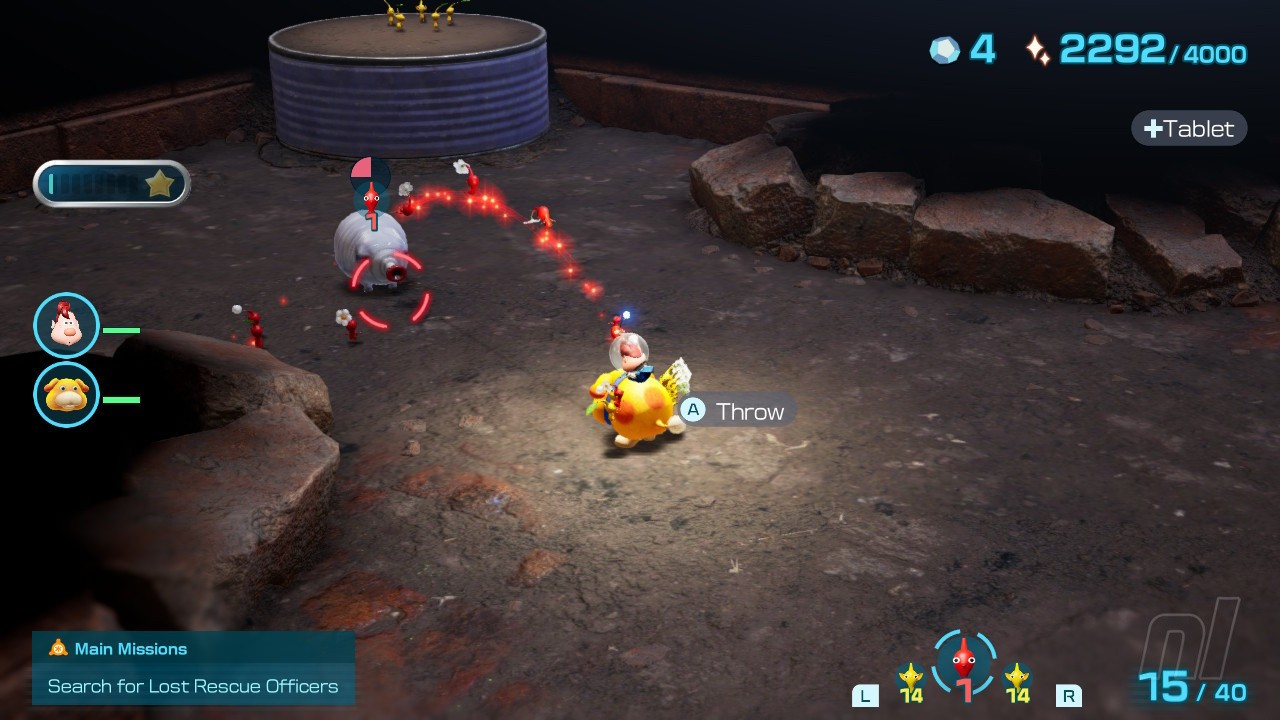Open the Tablet menu
The height and width of the screenshot is (720, 1280).
pyautogui.click(x=1189, y=128)
